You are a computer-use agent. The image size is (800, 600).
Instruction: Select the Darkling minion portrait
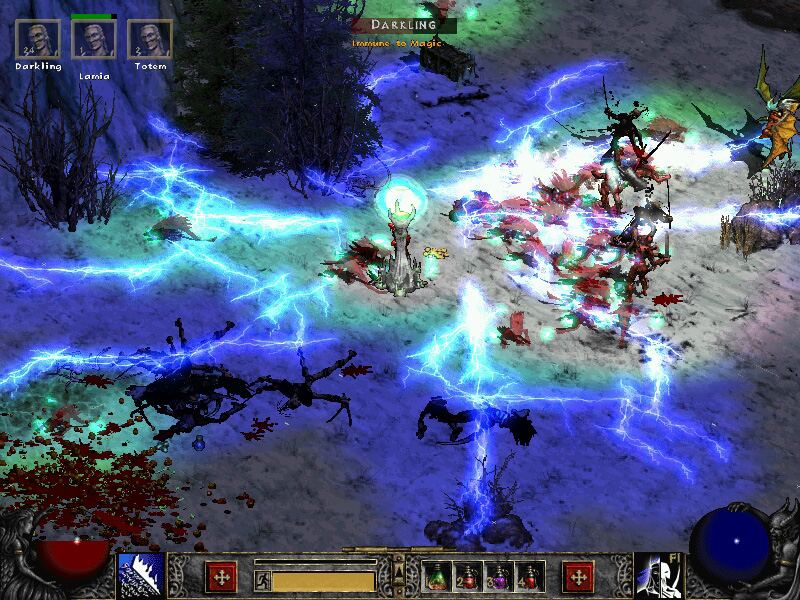coord(38,40)
